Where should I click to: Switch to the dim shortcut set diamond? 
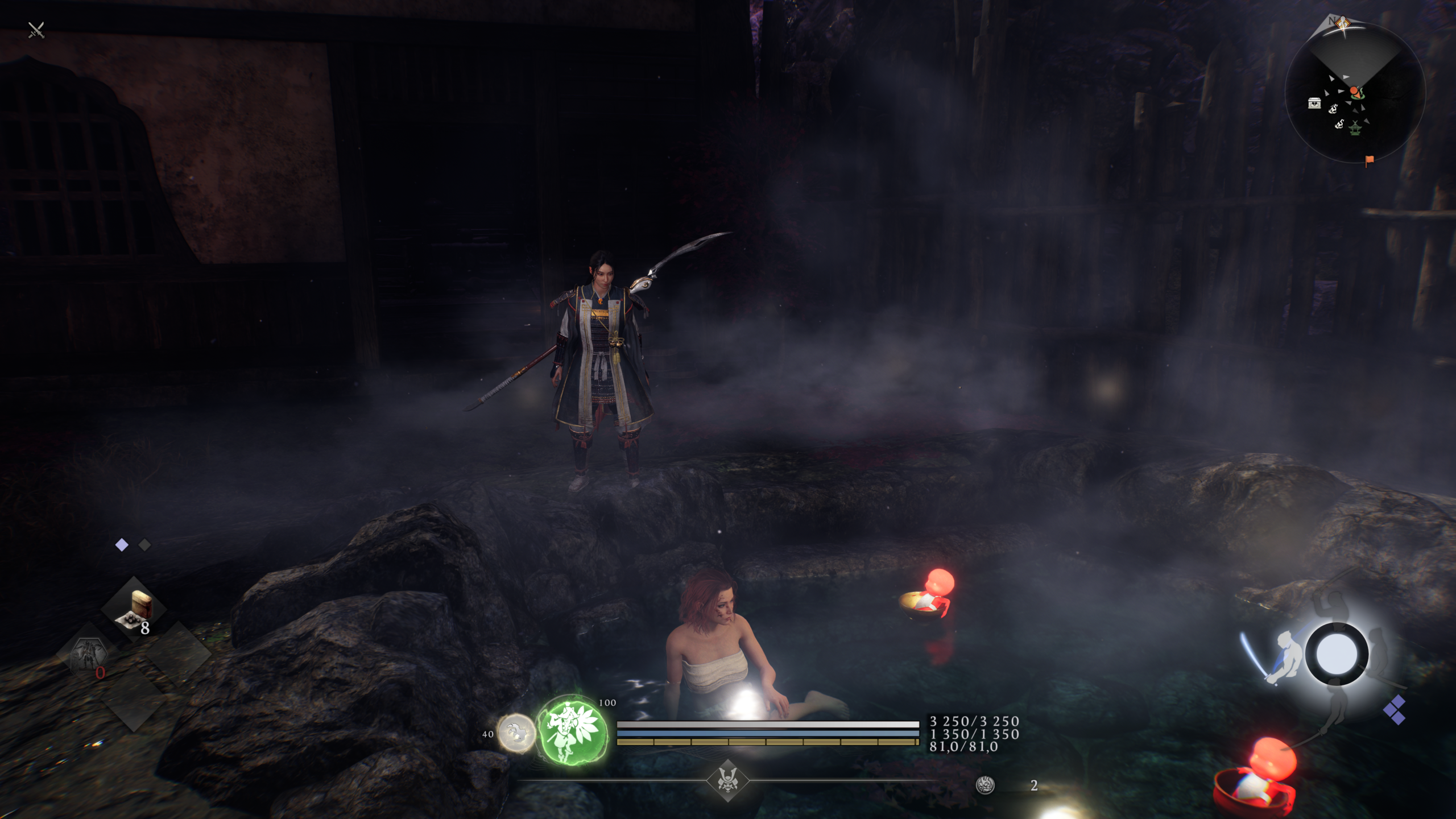[x=145, y=545]
